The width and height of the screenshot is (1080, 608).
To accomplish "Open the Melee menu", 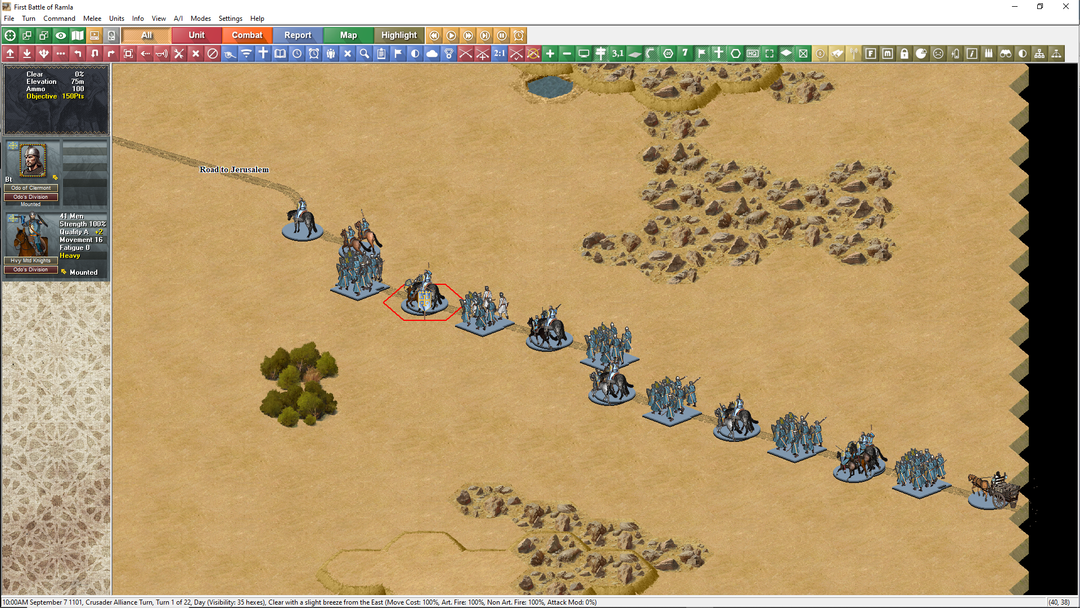I will point(92,19).
